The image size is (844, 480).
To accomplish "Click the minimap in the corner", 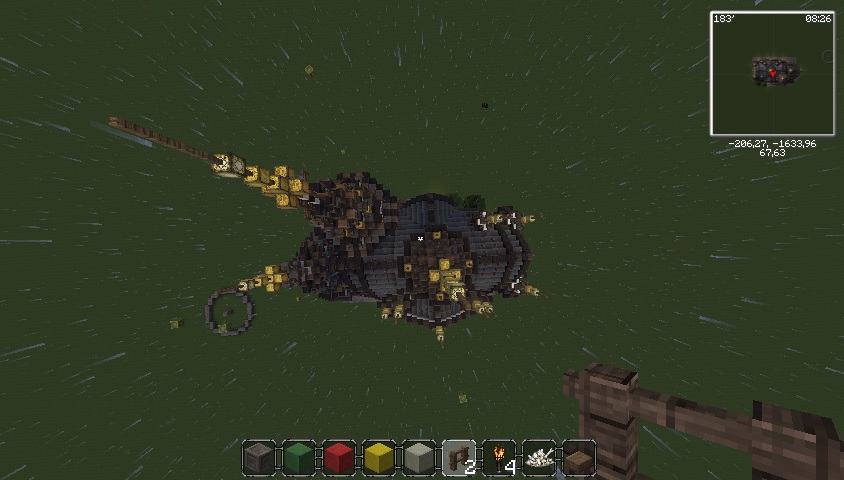I will coord(772,73).
